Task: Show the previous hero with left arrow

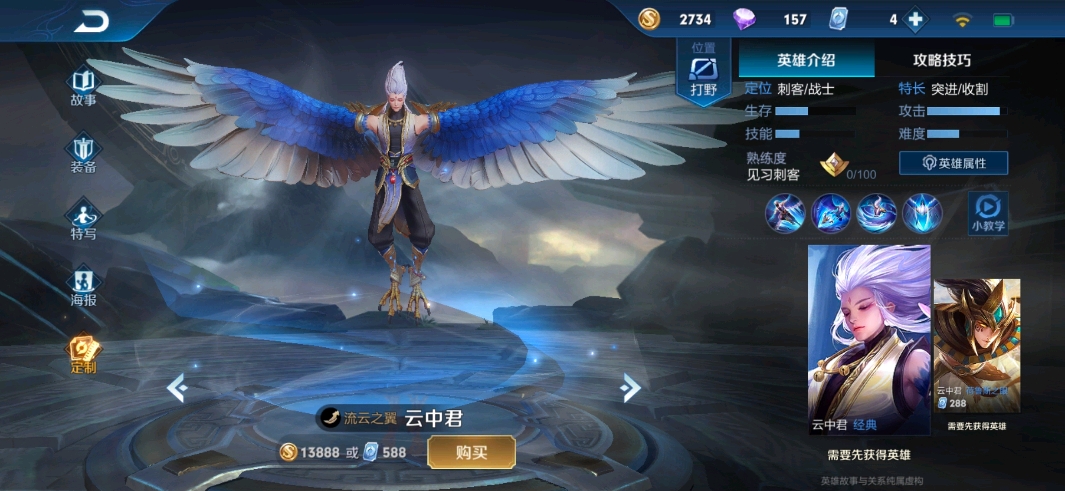Action: 176,386
